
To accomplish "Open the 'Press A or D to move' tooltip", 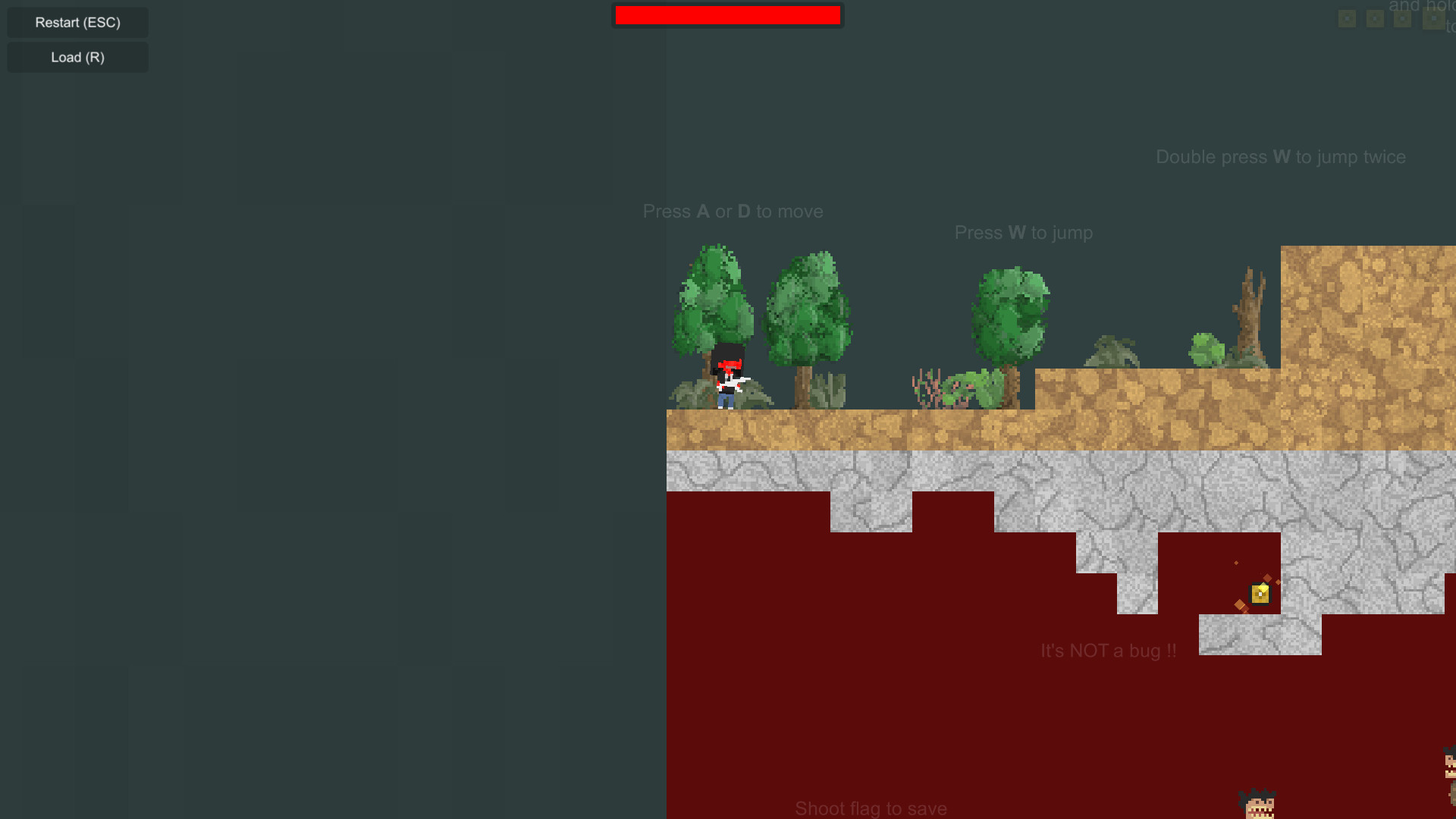I will (733, 212).
